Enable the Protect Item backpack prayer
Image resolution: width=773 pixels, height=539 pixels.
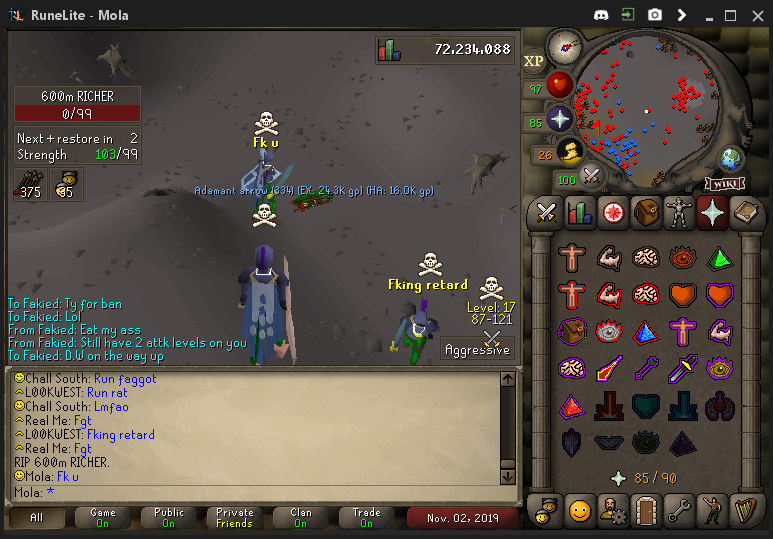[x=572, y=330]
